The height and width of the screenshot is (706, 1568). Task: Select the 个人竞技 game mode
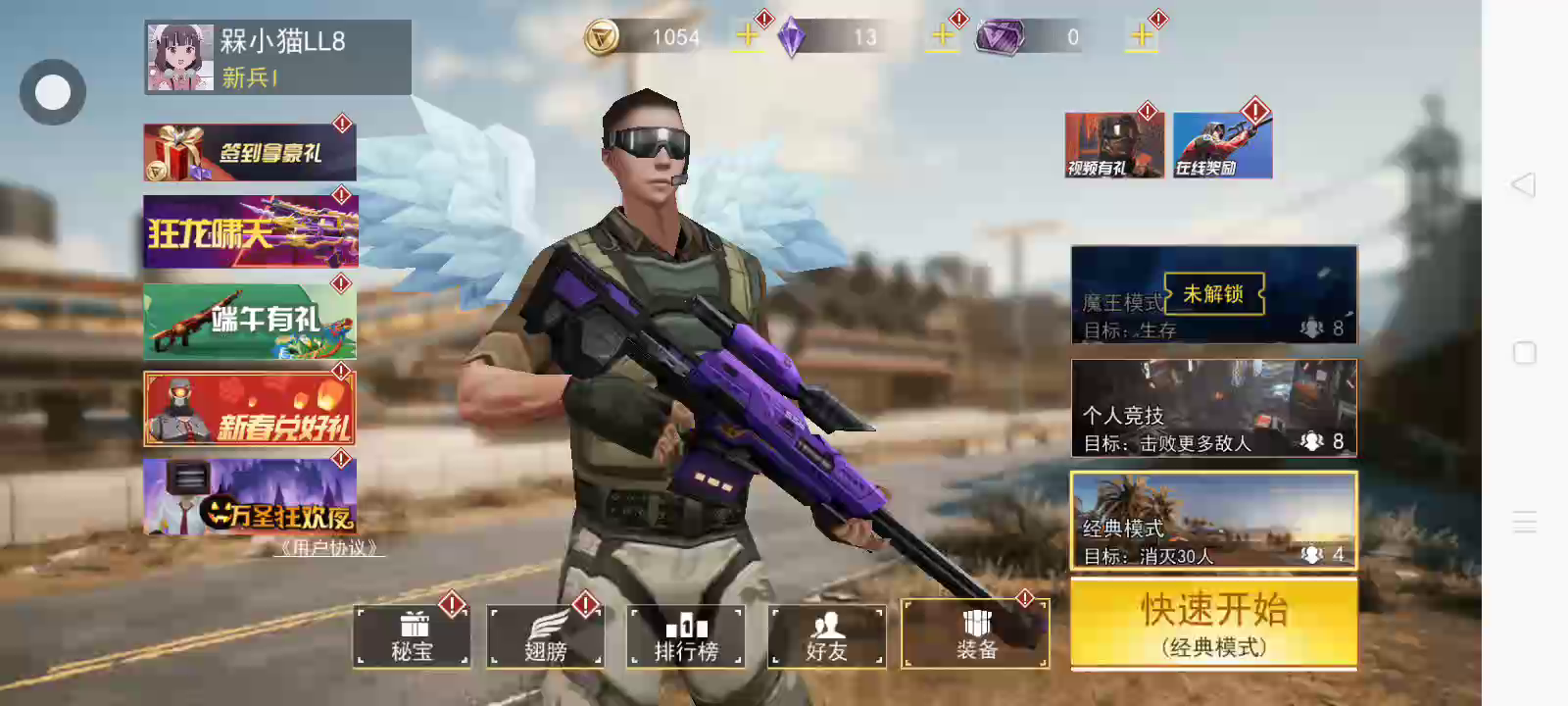pyautogui.click(x=1213, y=409)
